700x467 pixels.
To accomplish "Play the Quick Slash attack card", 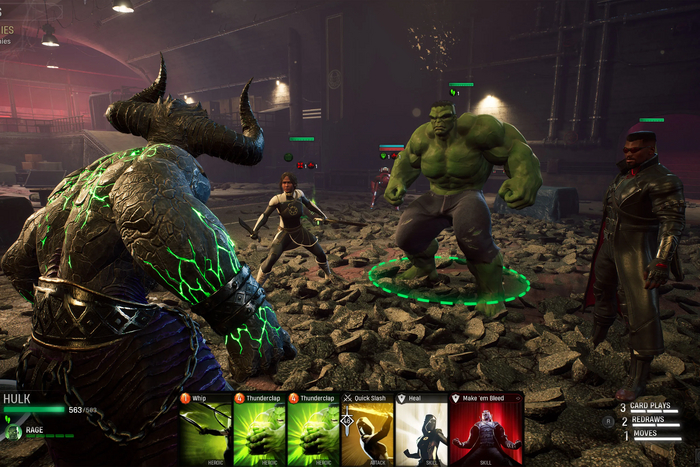I will pos(367,429).
